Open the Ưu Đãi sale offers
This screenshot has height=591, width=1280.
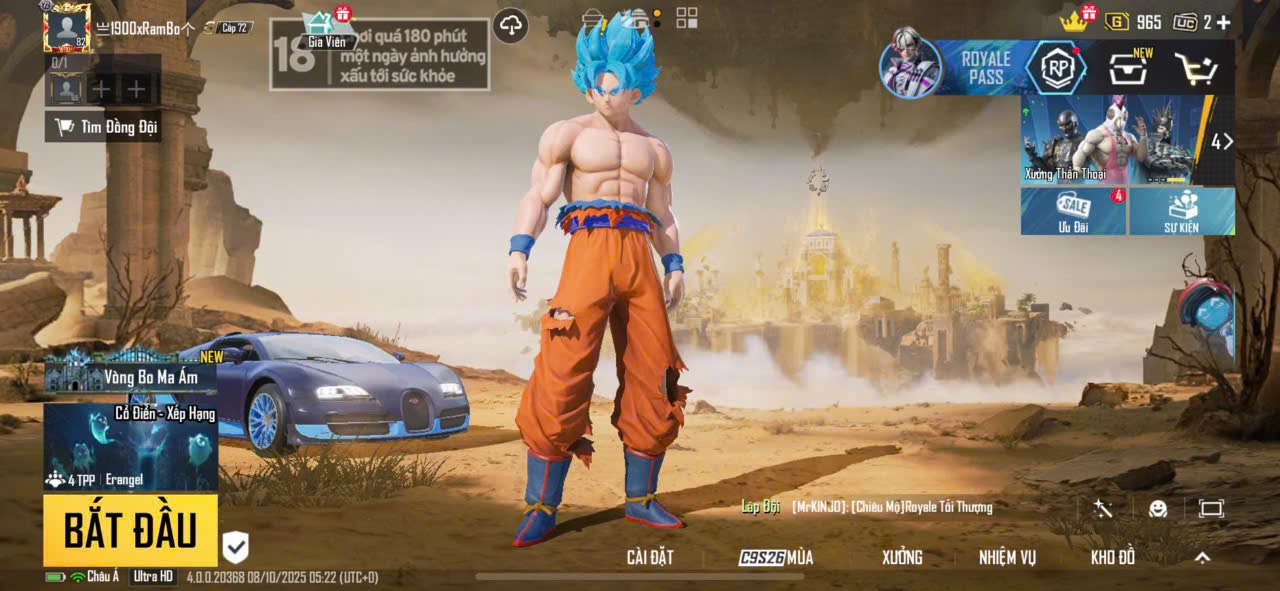tap(1073, 211)
